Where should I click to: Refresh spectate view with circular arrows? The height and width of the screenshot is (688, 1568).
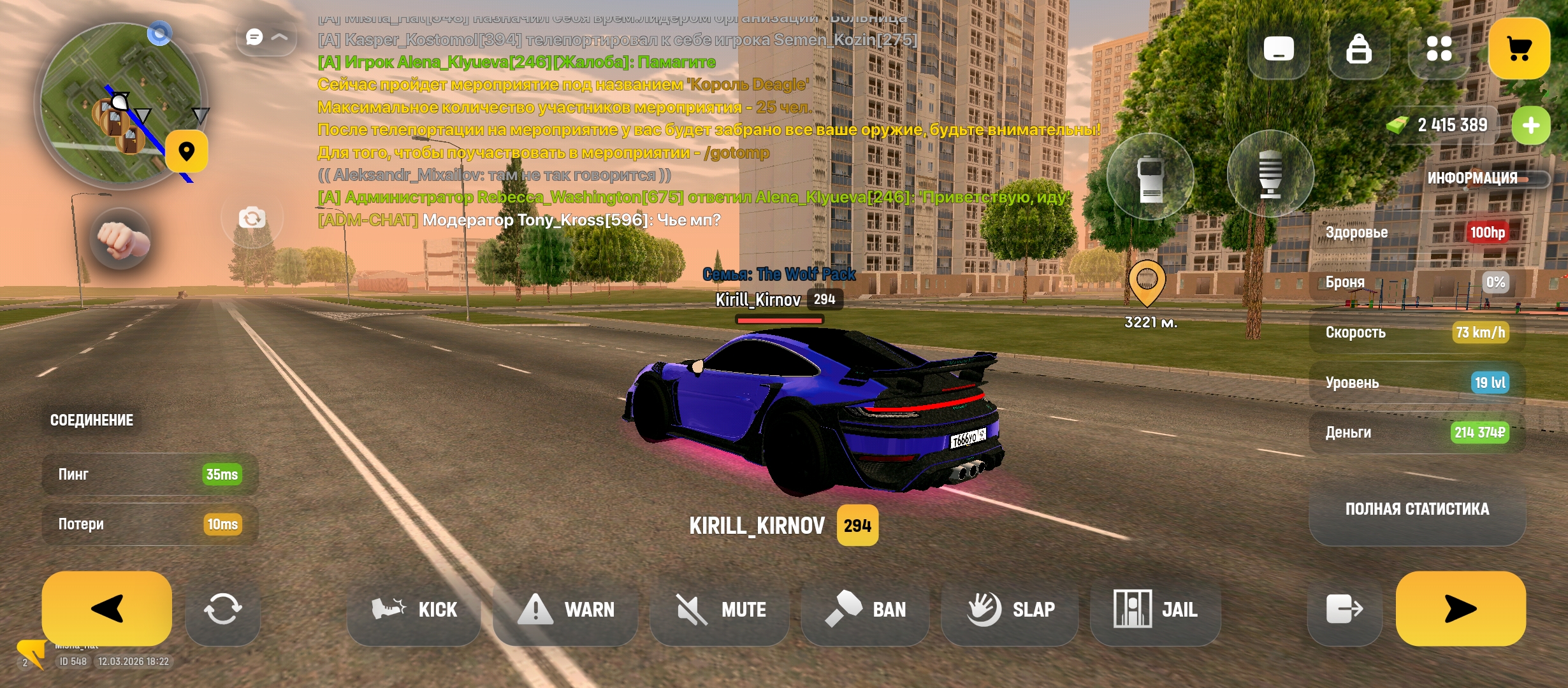222,610
